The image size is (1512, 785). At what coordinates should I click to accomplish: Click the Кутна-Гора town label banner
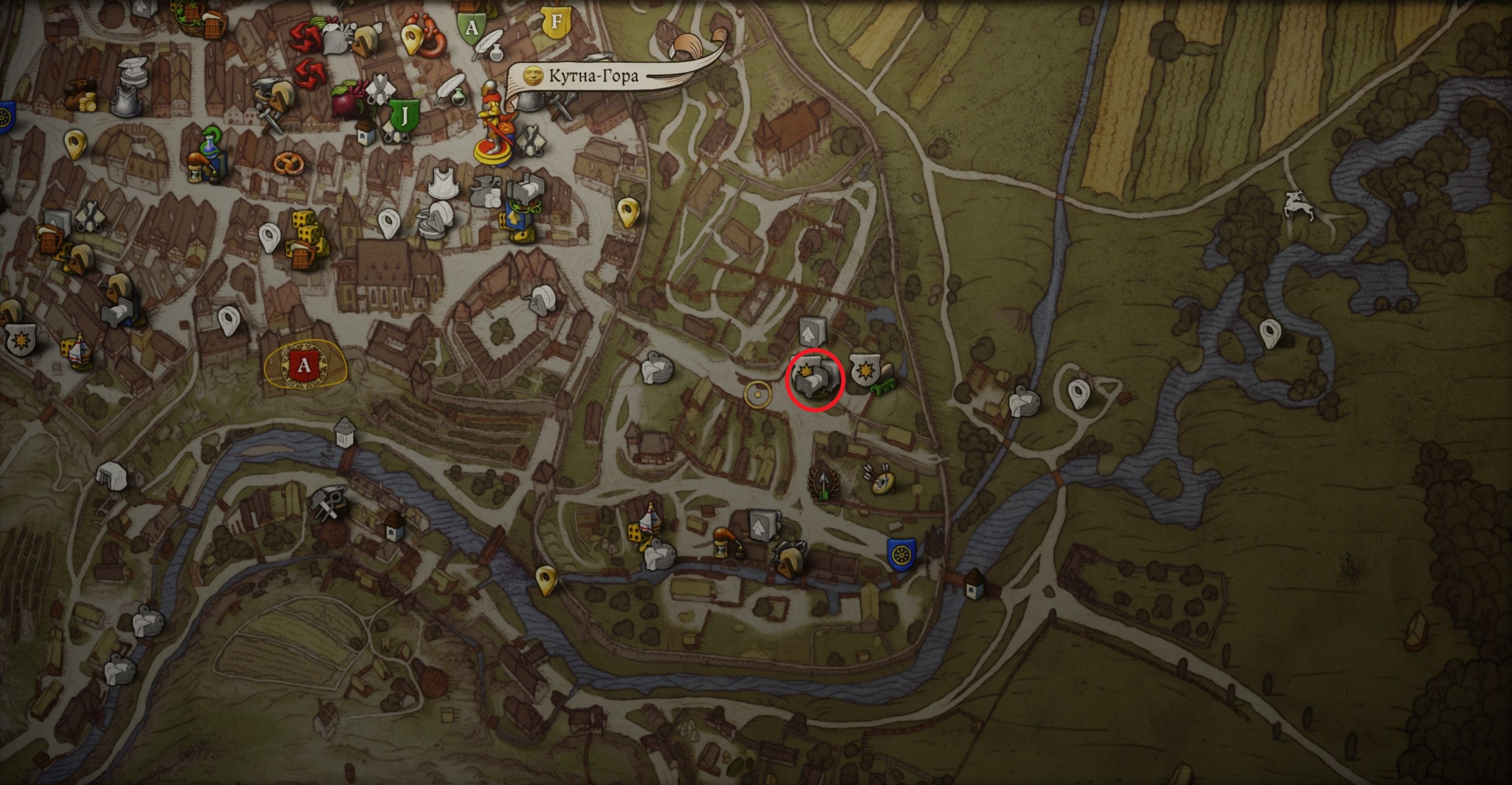coord(593,76)
